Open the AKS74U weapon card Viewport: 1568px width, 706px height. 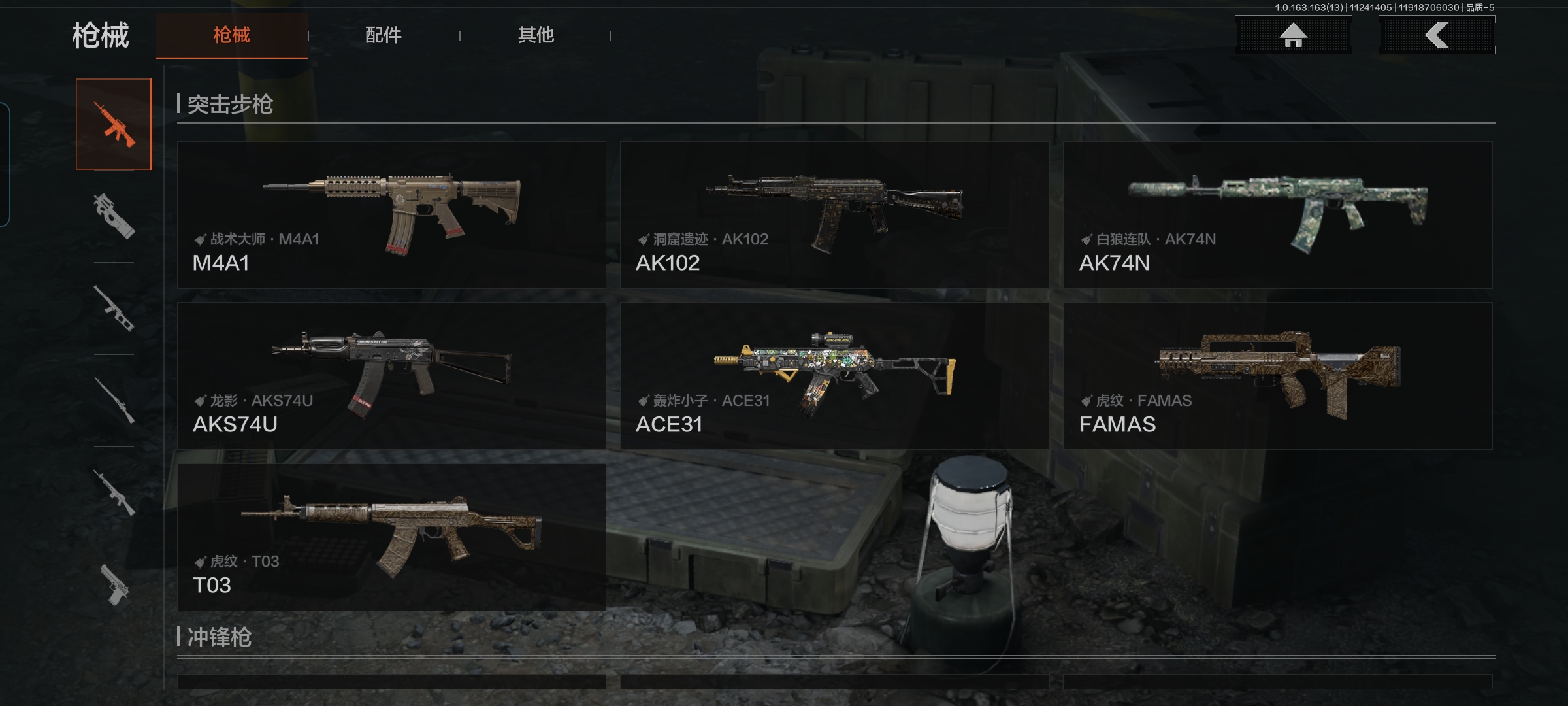click(x=391, y=376)
